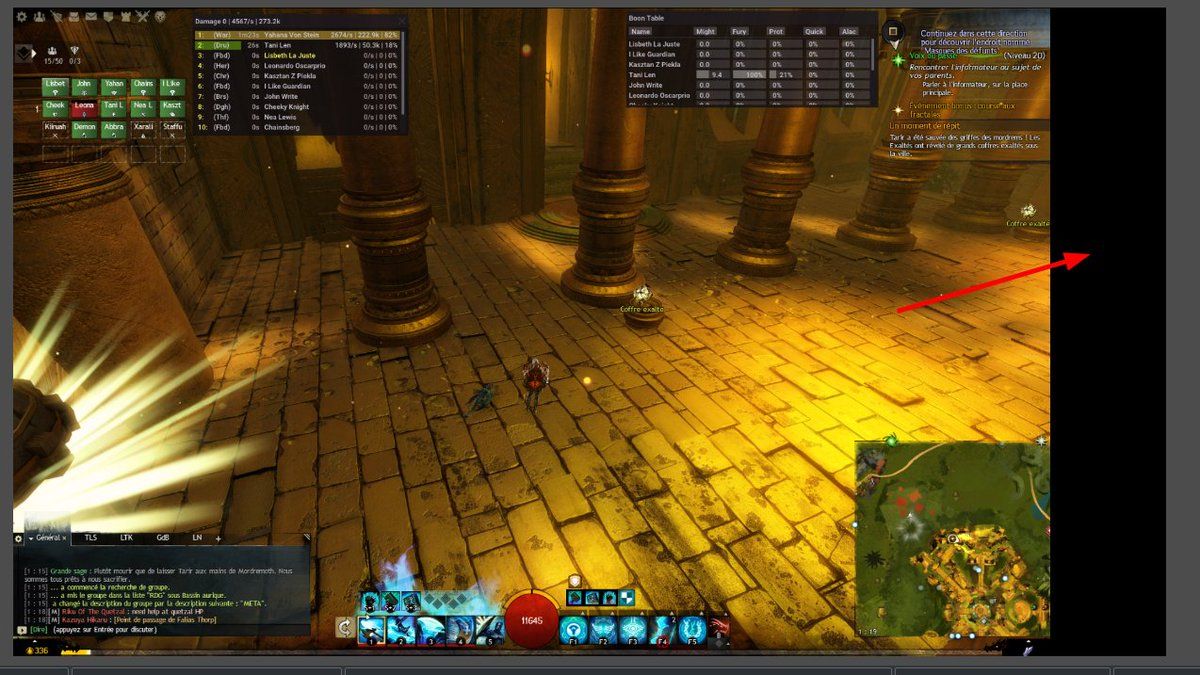Viewport: 1200px width, 675px height.
Task: Use the F1 profession skill
Action: [x=573, y=629]
